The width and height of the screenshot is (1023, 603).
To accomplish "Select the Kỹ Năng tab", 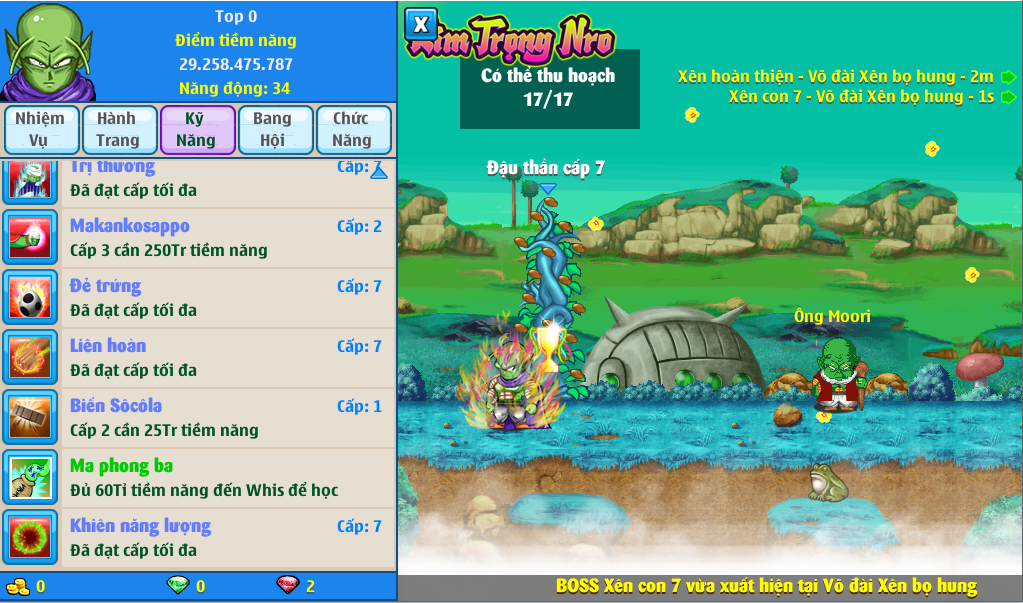I will pos(197,130).
